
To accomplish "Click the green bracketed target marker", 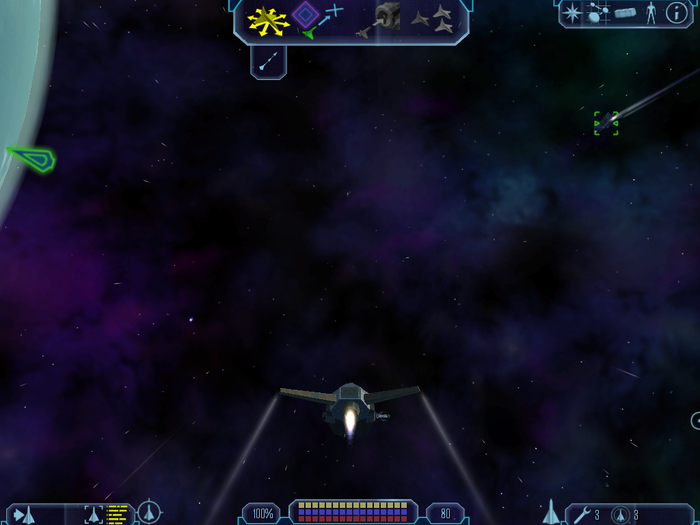I will 606,123.
